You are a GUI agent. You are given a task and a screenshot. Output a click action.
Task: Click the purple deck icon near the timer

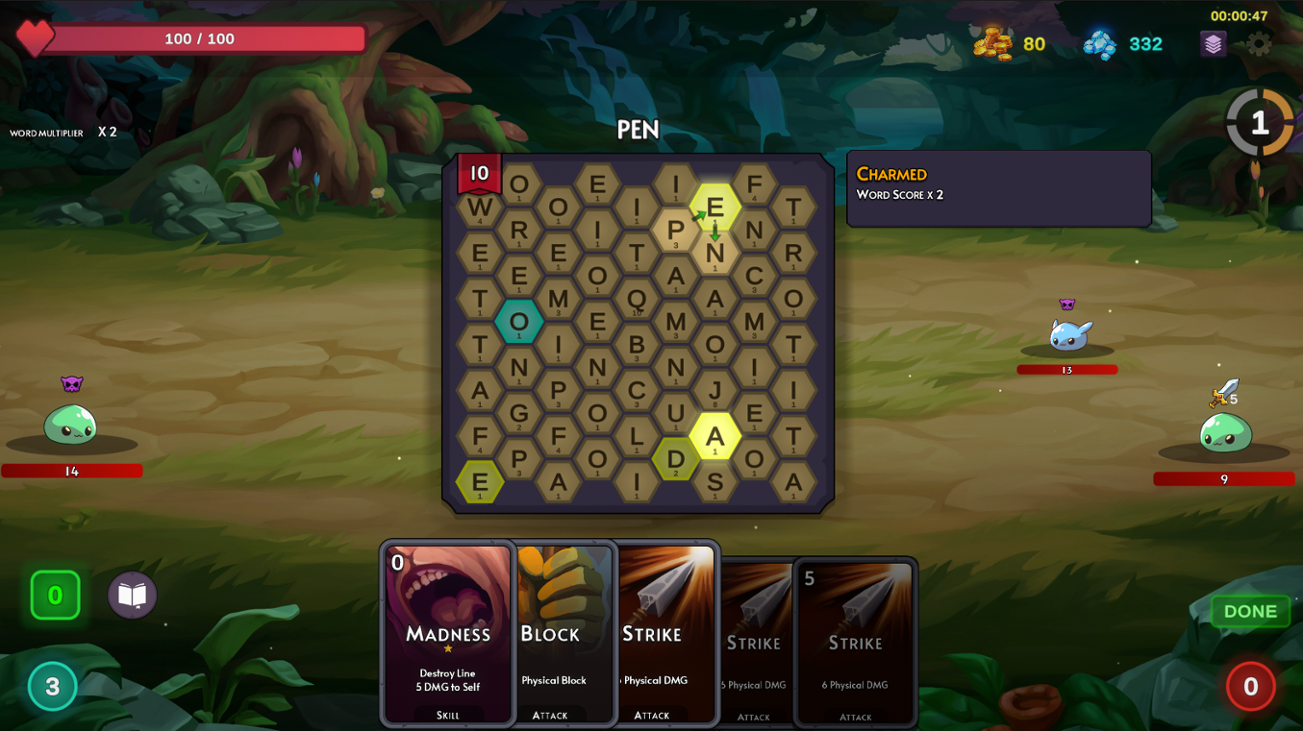coord(1212,44)
